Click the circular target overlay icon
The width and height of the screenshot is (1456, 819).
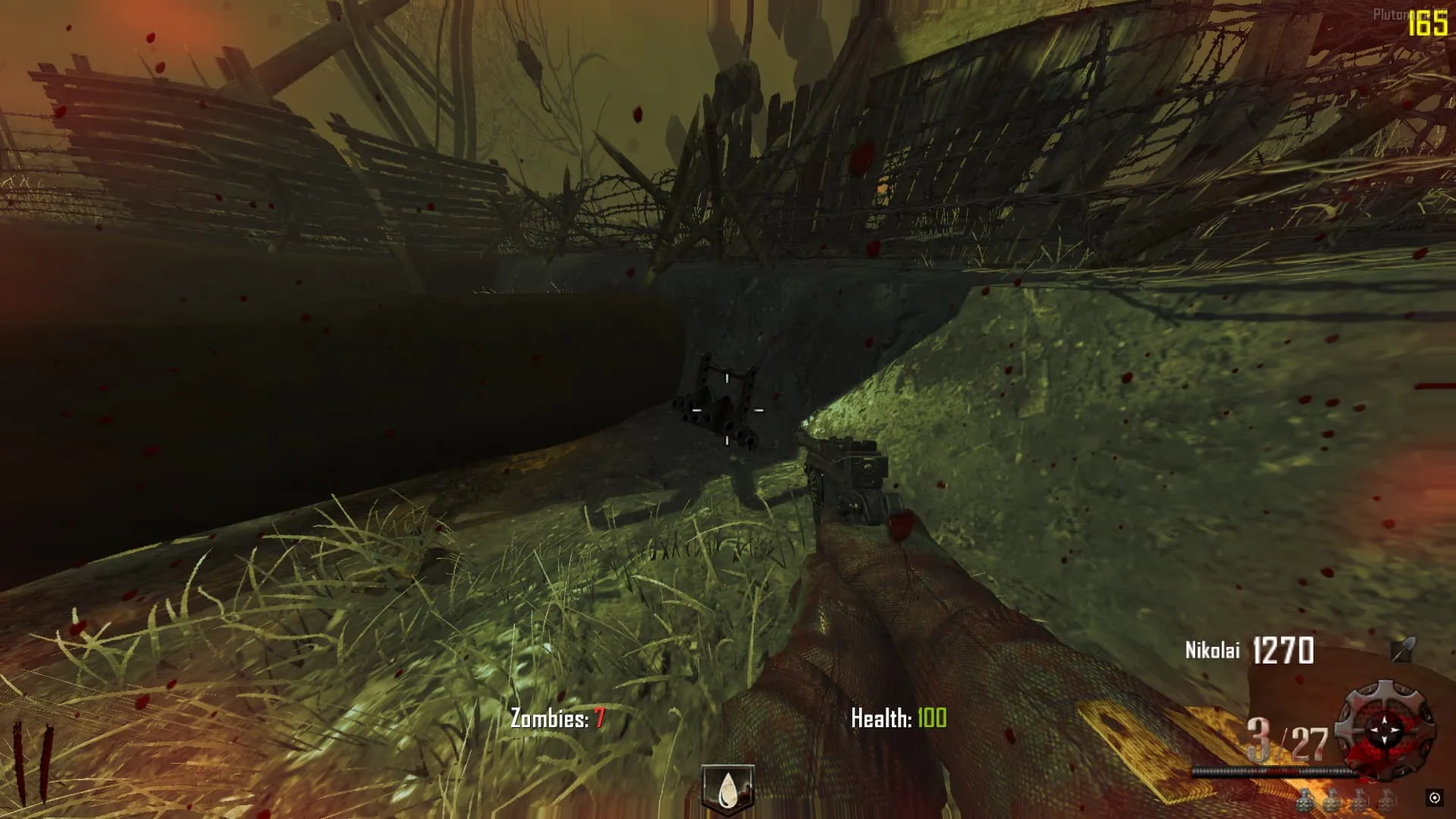click(x=1434, y=797)
